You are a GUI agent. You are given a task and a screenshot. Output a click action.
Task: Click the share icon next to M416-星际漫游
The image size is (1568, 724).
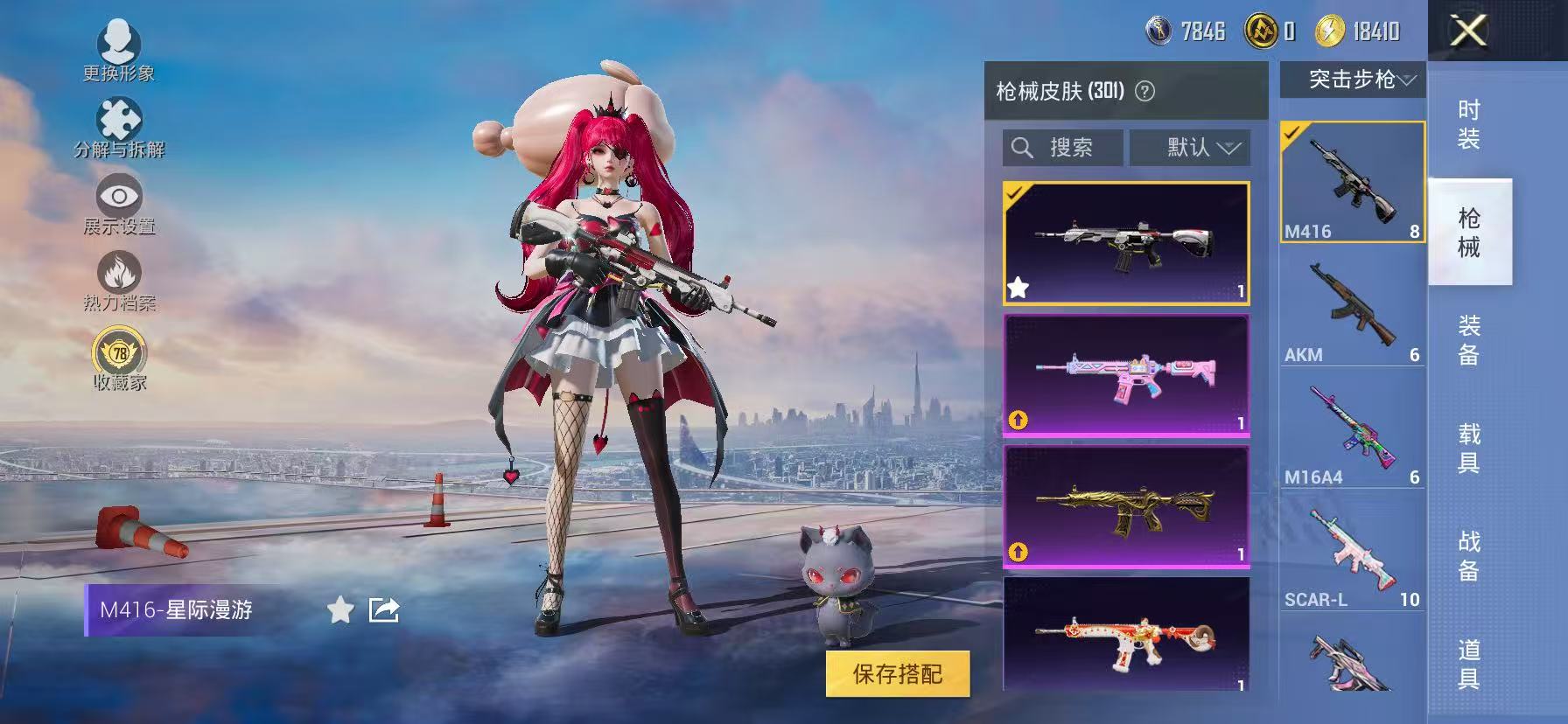coord(382,610)
